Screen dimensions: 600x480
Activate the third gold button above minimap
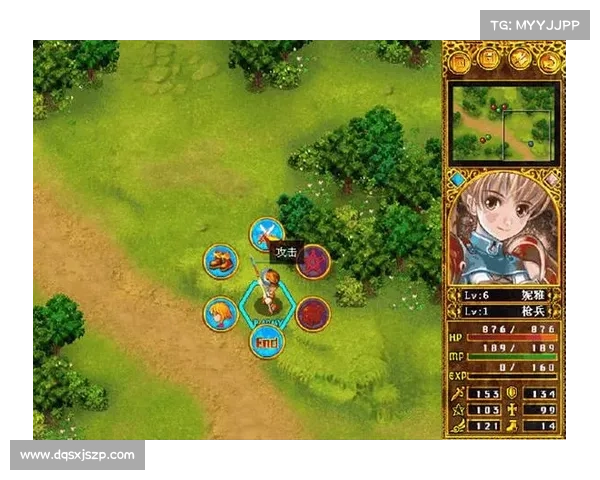tap(519, 61)
